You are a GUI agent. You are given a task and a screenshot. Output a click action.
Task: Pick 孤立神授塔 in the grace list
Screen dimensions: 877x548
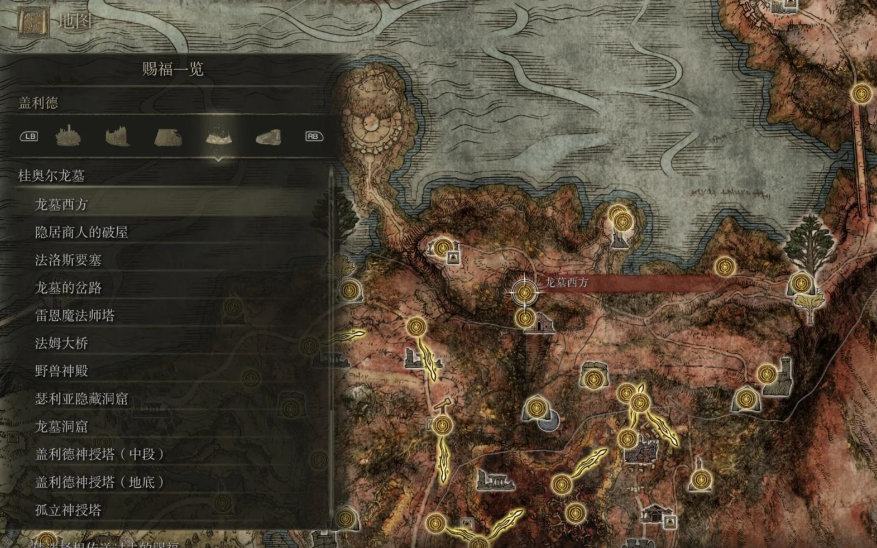pyautogui.click(x=68, y=510)
